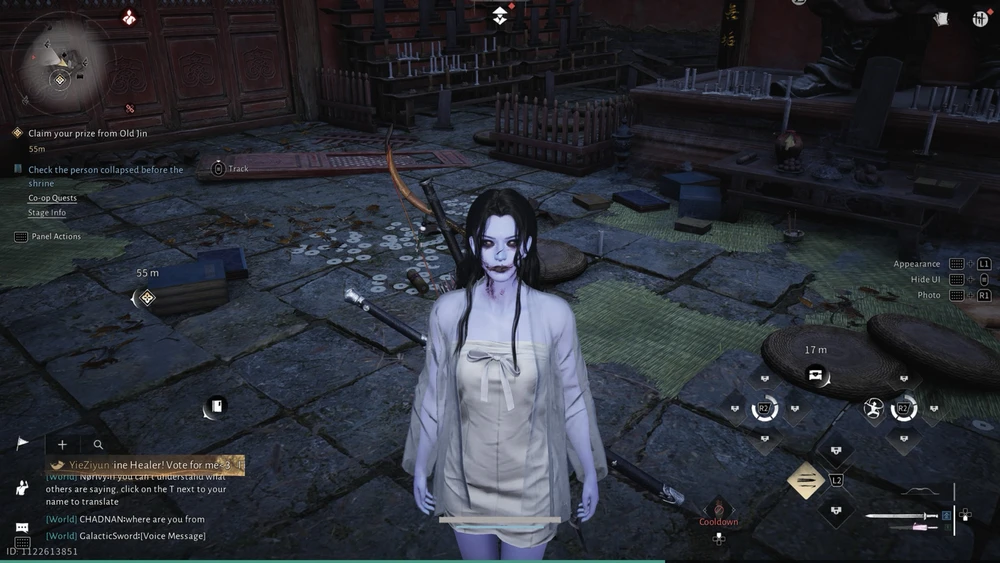
Task: Add a new chat tab with the plus button
Action: coord(62,444)
